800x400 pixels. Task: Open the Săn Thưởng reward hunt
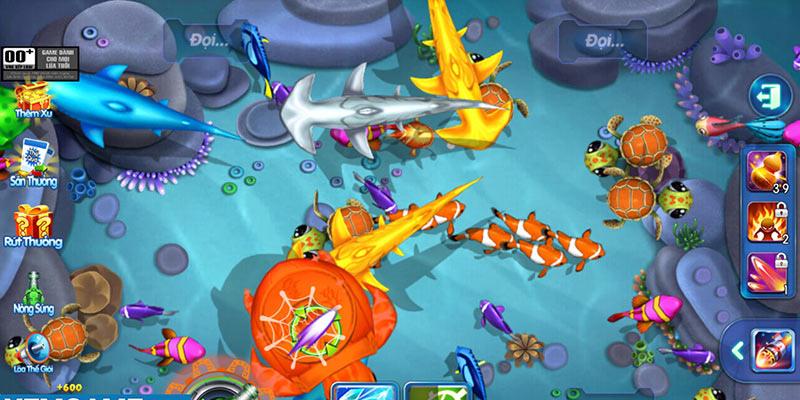click(33, 157)
